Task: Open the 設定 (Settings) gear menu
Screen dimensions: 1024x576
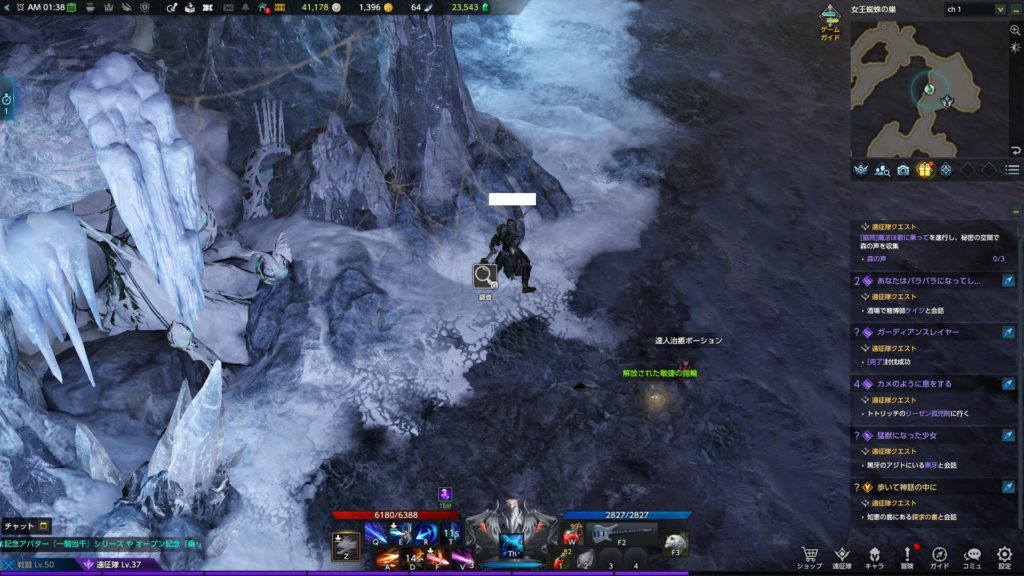Action: pyautogui.click(x=1004, y=557)
